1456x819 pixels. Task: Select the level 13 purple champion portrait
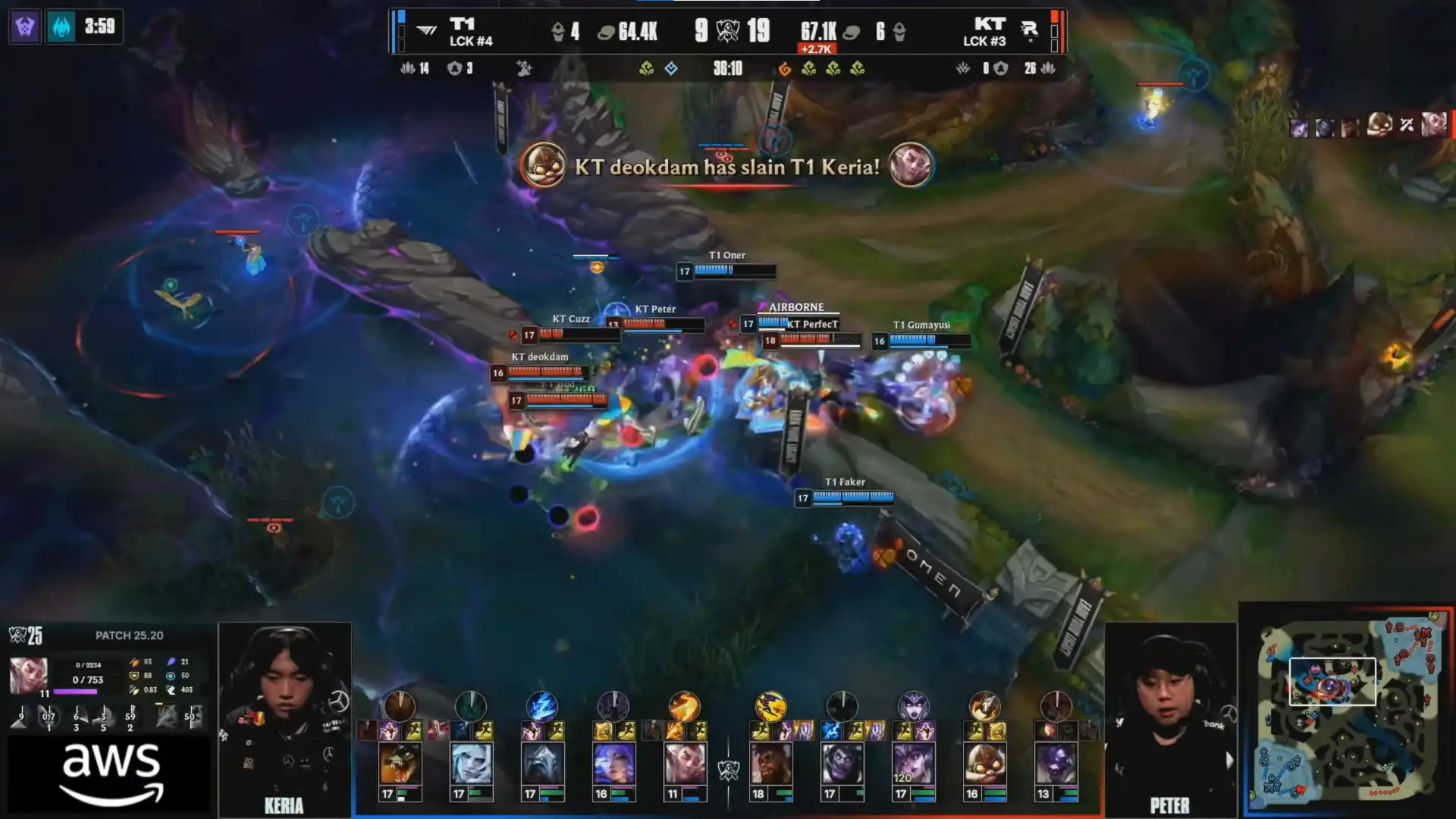pos(1056,762)
